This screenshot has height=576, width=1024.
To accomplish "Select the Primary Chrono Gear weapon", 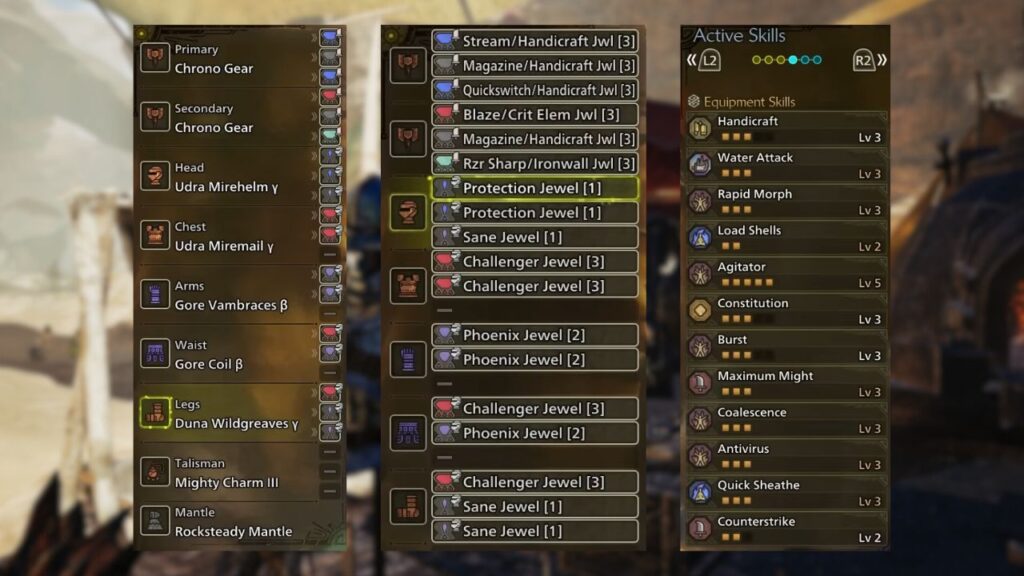I will tap(230, 59).
